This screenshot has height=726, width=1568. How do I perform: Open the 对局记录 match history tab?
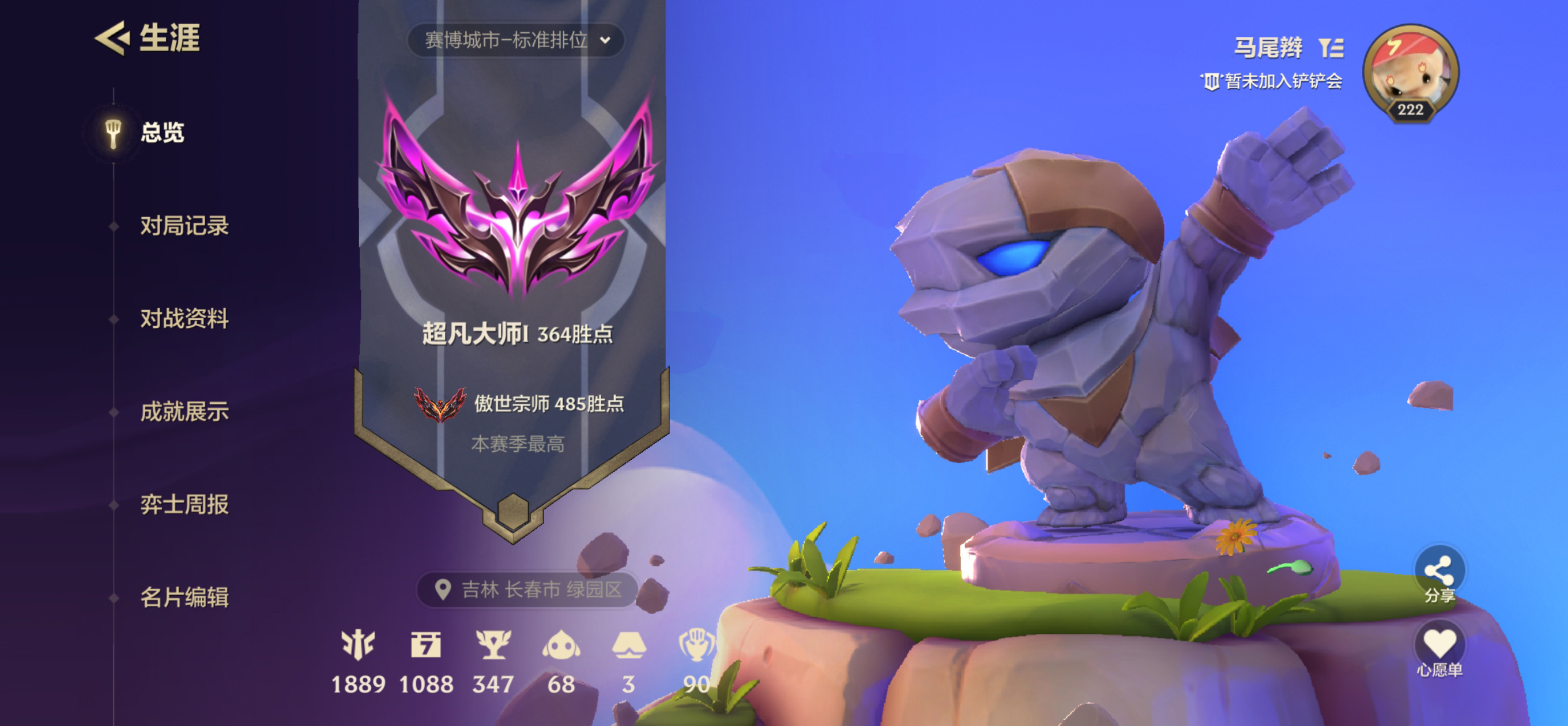pyautogui.click(x=184, y=225)
